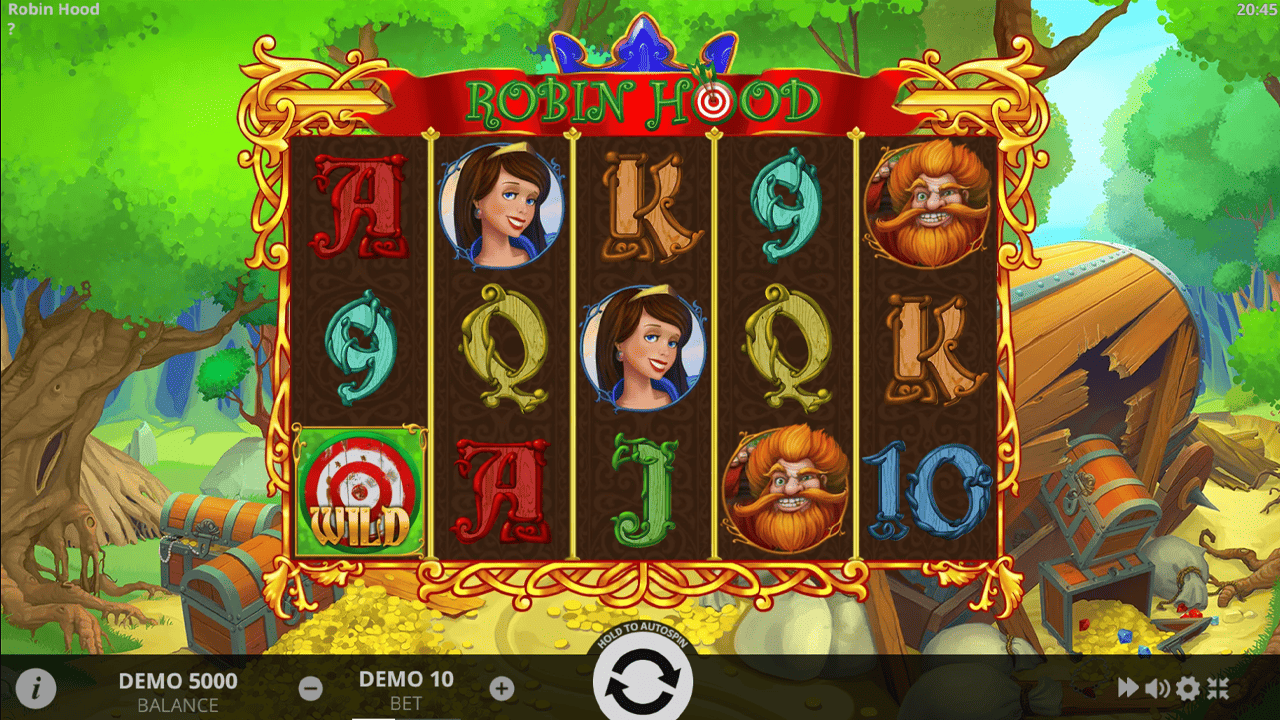This screenshot has height=720, width=1280.
Task: Click the question mark help icon top left
Action: tap(12, 27)
